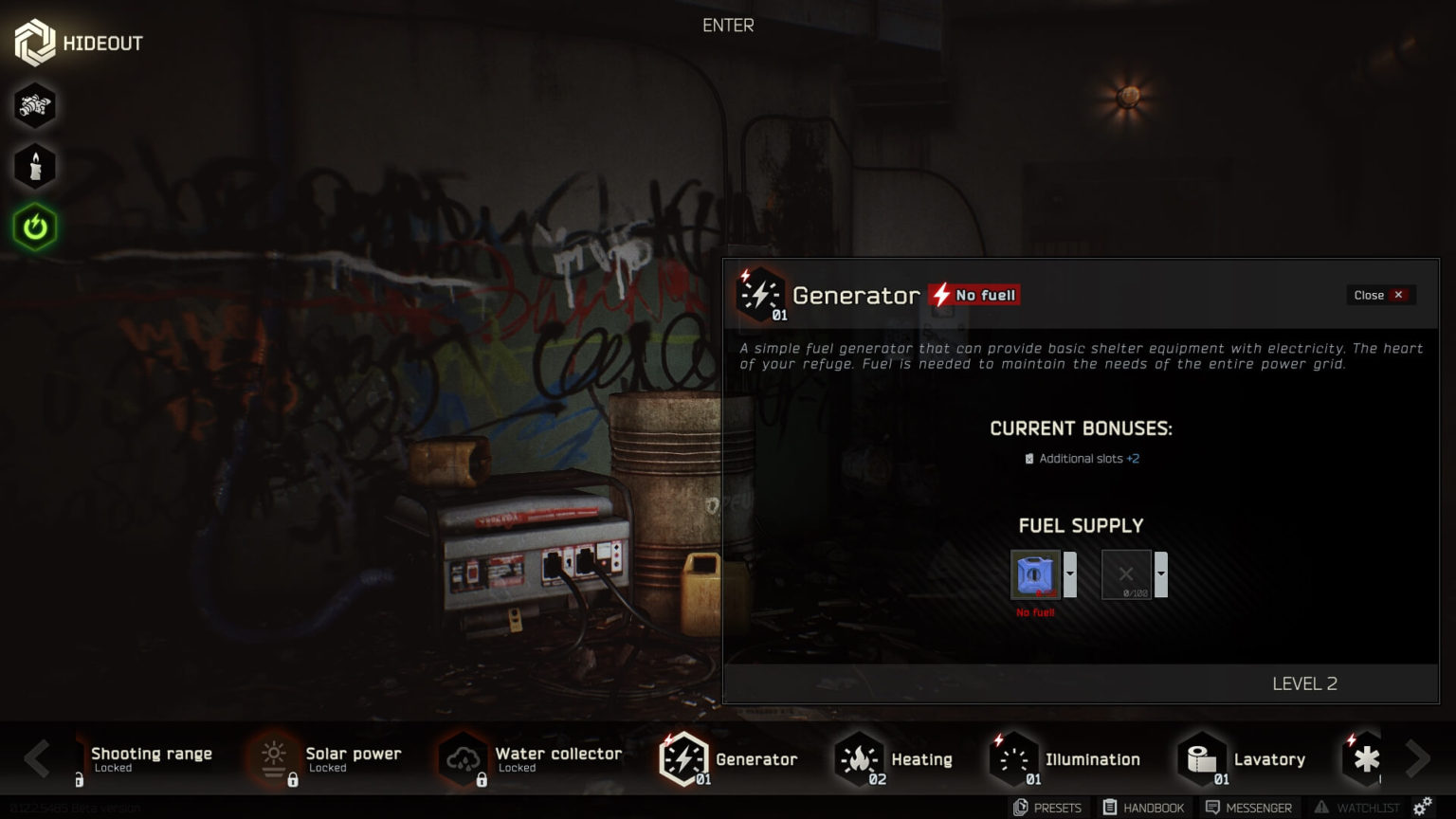This screenshot has width=1456, height=819.
Task: Open the dropdown beside the blue fuel canister
Action: point(1070,574)
